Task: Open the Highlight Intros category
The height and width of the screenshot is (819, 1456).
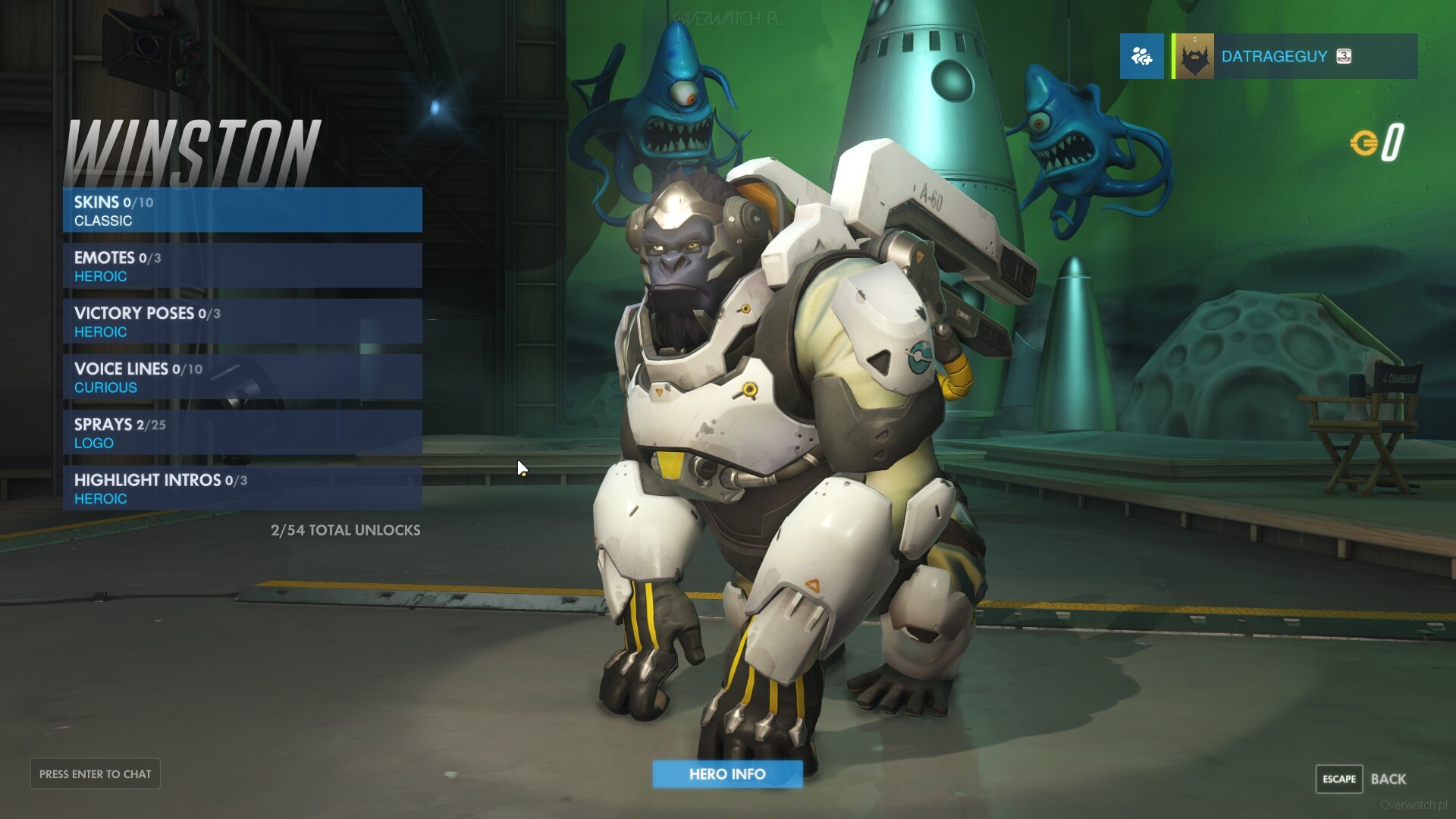Action: click(242, 488)
